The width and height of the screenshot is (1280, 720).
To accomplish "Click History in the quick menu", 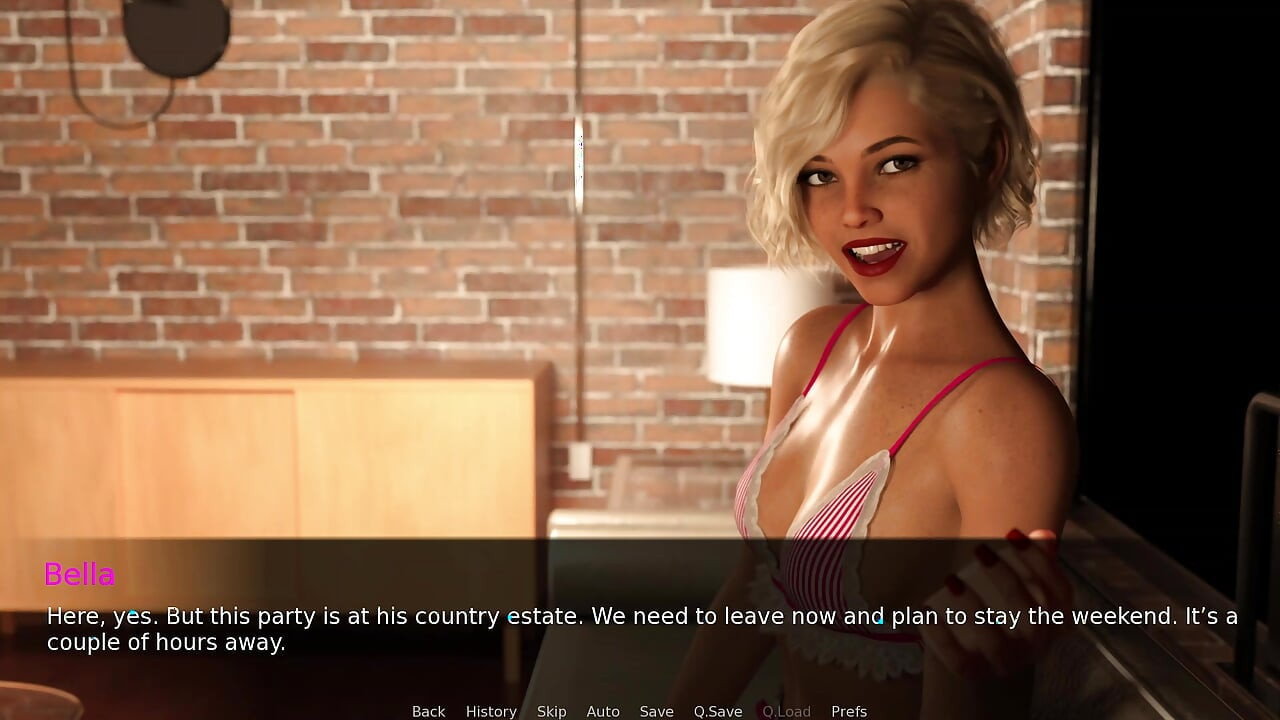I will pyautogui.click(x=491, y=711).
